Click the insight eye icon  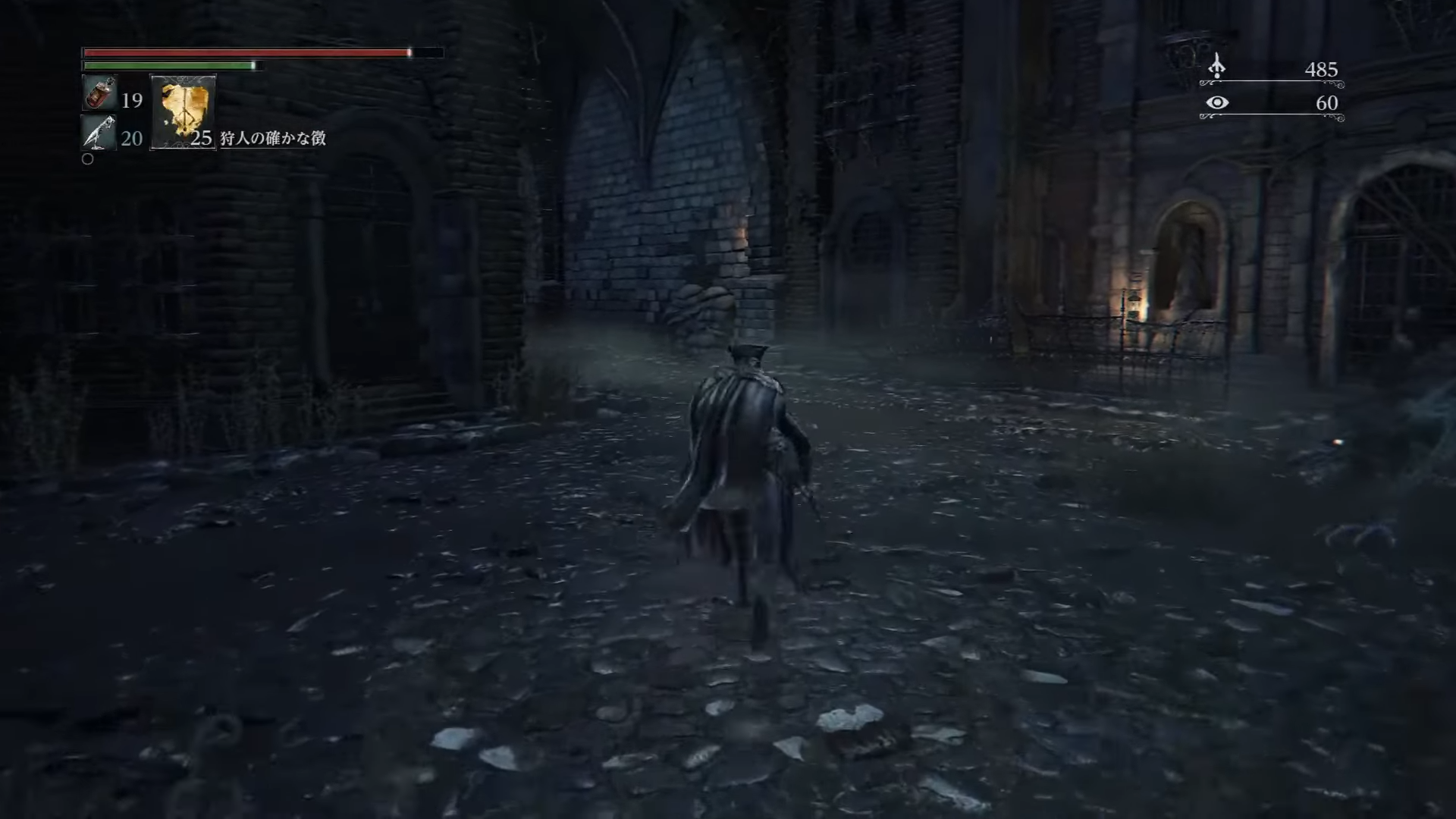(x=1217, y=102)
